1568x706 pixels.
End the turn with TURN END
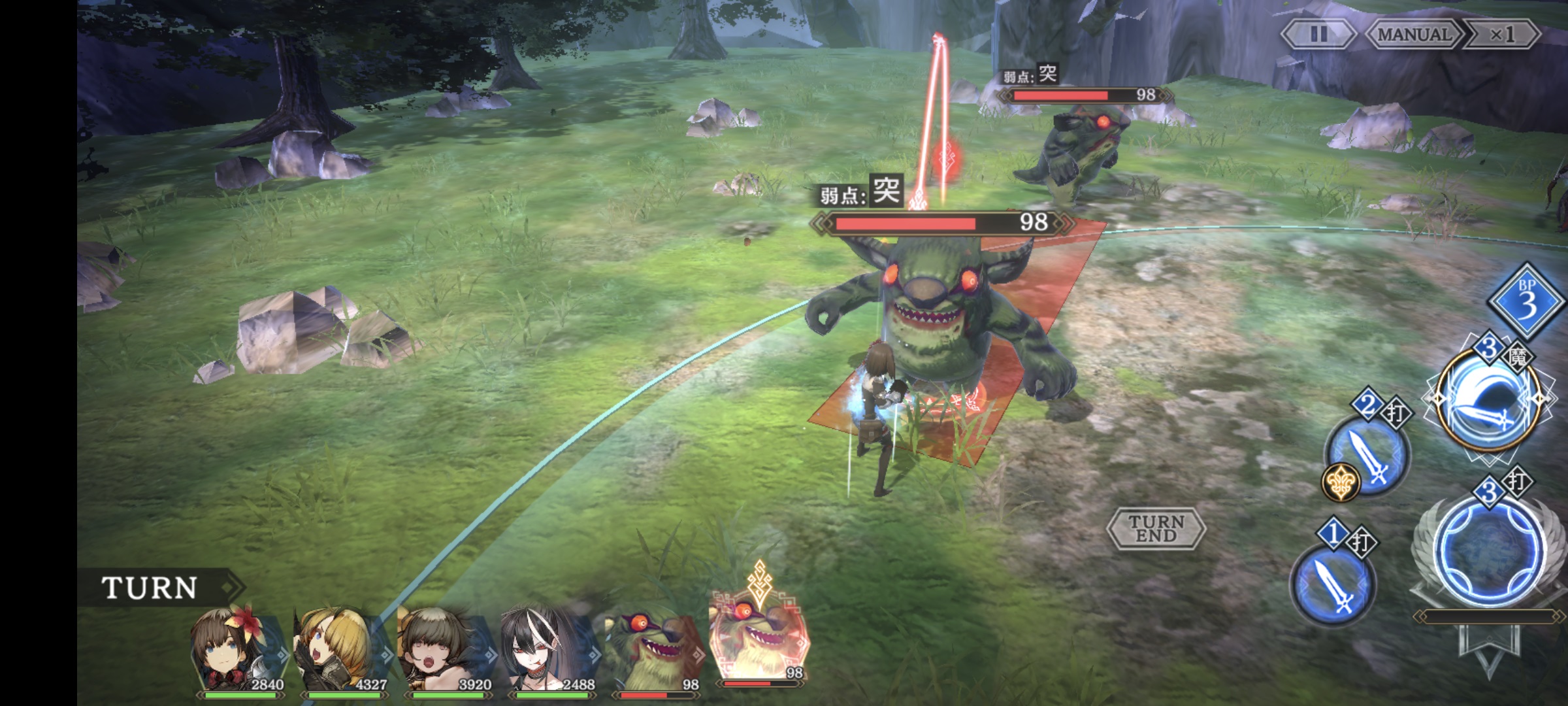pos(1156,528)
